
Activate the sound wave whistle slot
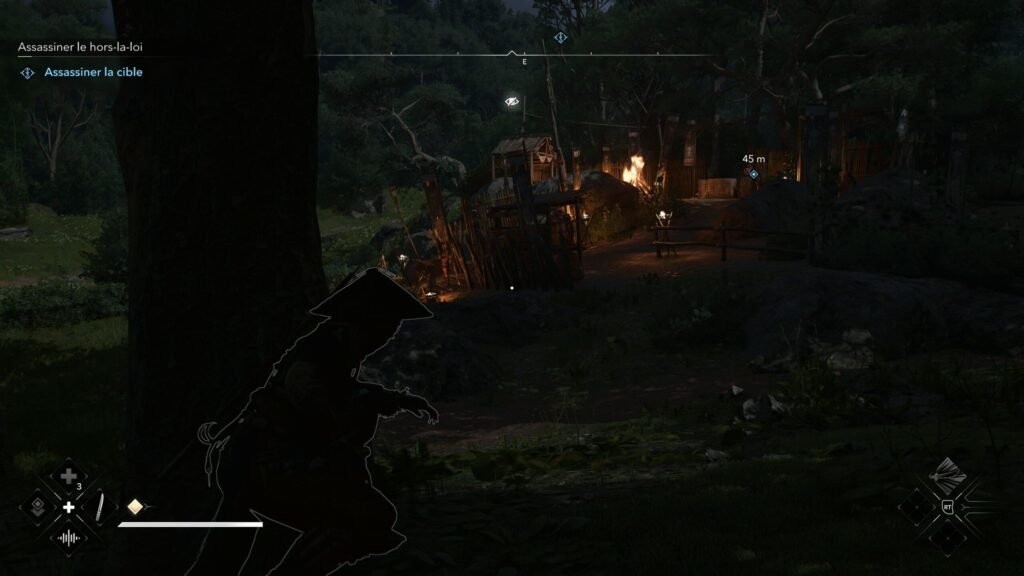point(68,538)
